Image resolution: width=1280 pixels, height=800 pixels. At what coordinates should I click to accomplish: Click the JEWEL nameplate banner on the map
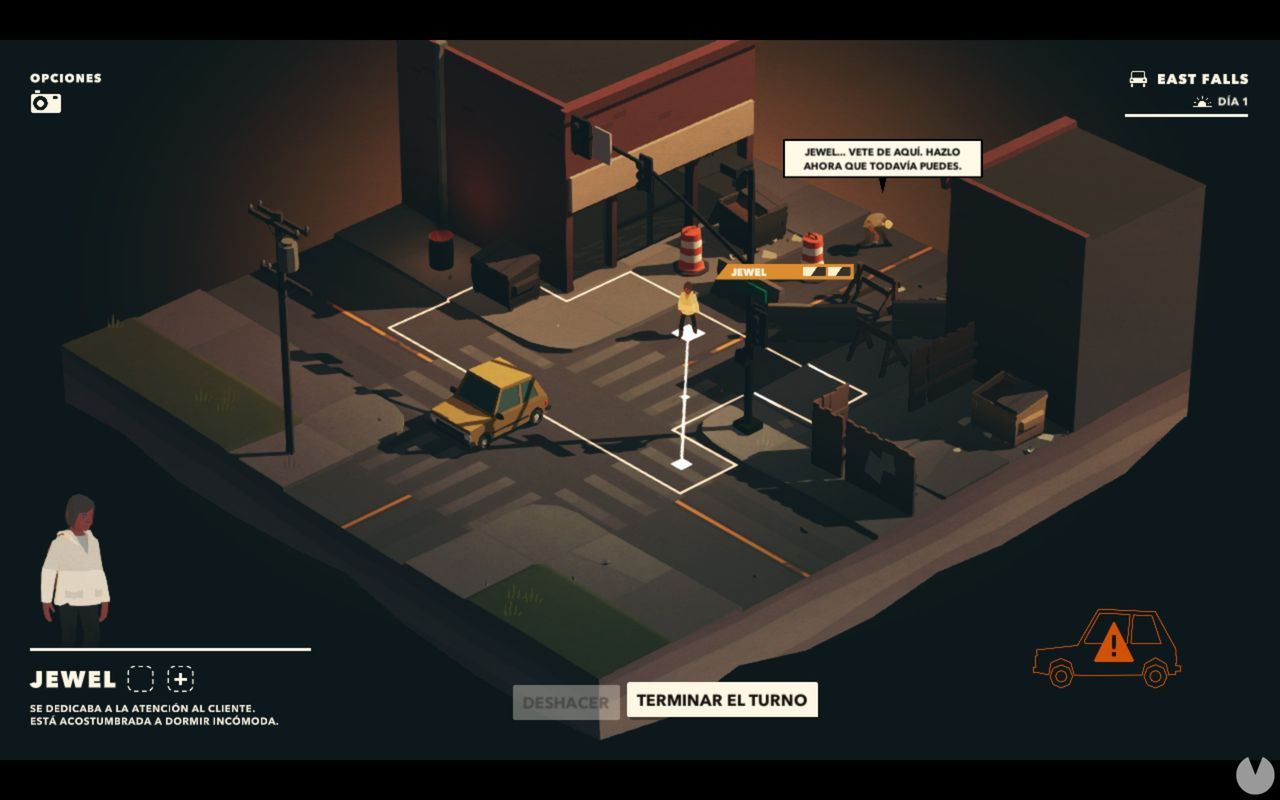[x=785, y=270]
